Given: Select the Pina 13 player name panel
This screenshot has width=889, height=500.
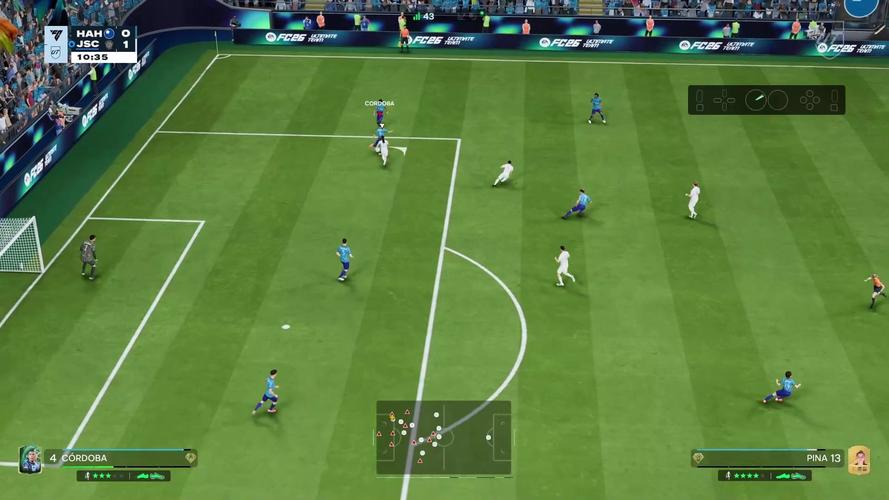Looking at the screenshot, I should 768,458.
